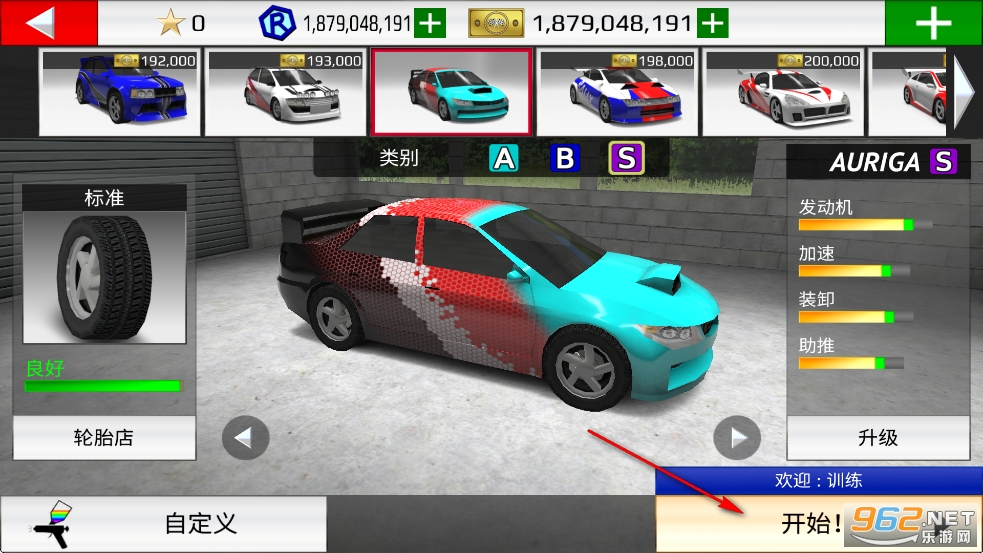Go back with the red arrow button
Image resolution: width=983 pixels, height=553 pixels.
tap(48, 22)
